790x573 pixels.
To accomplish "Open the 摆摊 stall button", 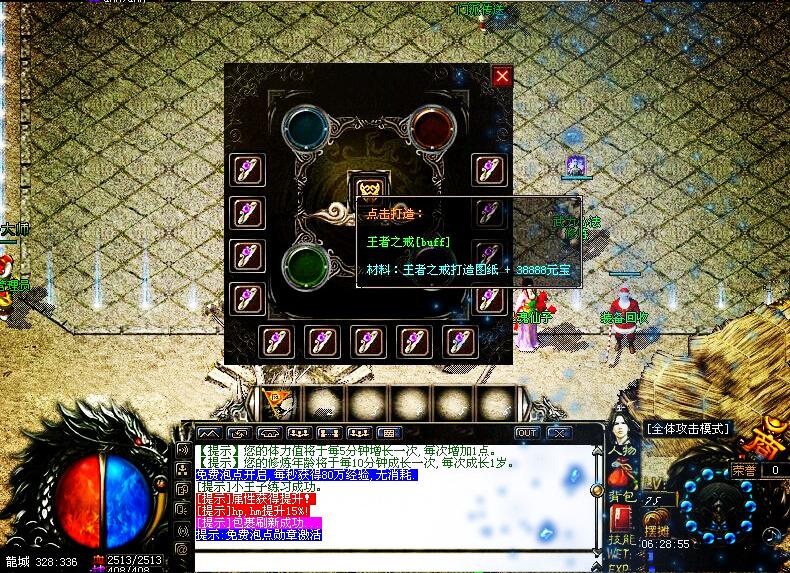I will tap(656, 529).
